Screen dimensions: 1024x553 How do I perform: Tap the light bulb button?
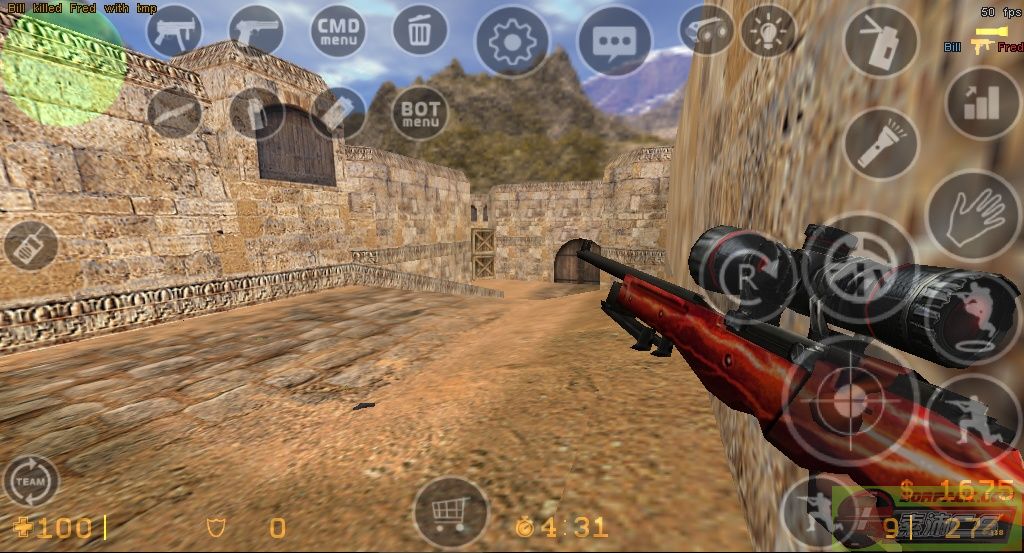coord(767,30)
